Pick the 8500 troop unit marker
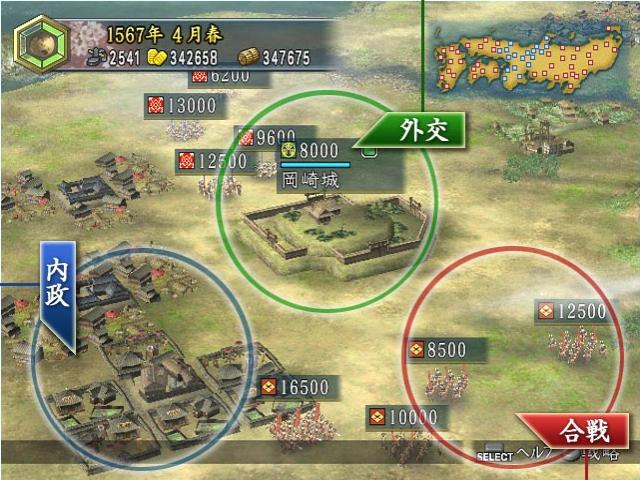Viewport: 640px width, 480px height. point(445,350)
